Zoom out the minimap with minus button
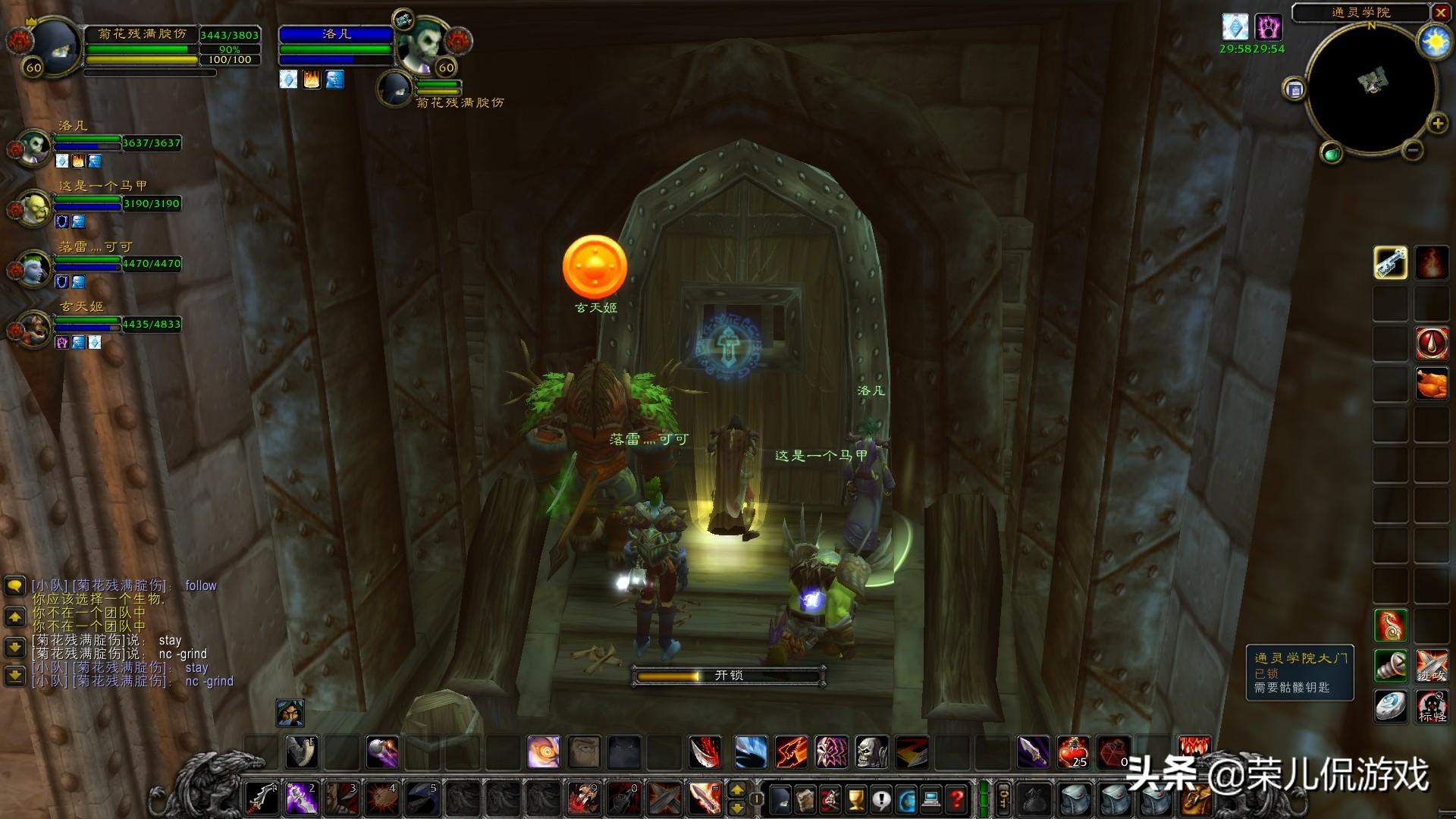Image resolution: width=1456 pixels, height=819 pixels. pos(1412,150)
